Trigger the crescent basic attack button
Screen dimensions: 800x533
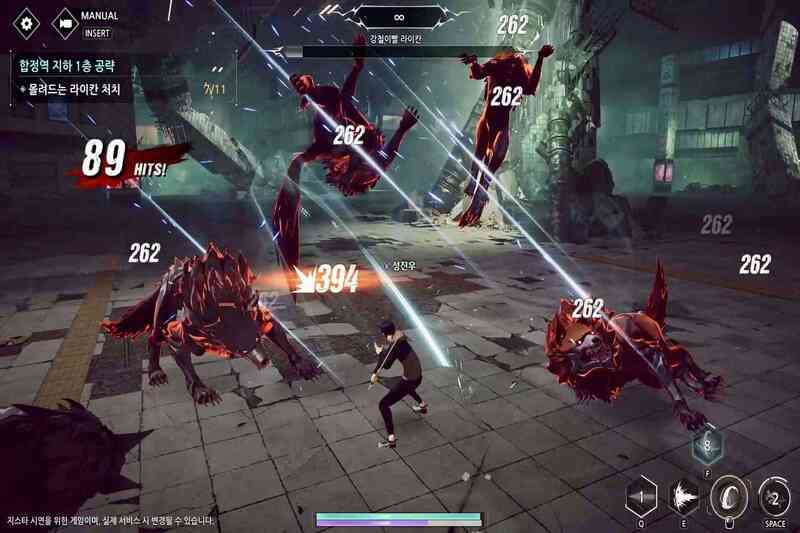pos(729,495)
